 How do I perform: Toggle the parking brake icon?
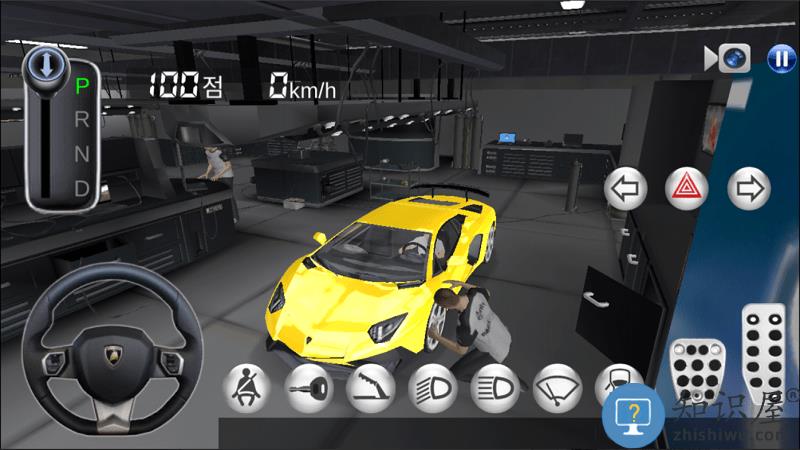[x=371, y=388]
